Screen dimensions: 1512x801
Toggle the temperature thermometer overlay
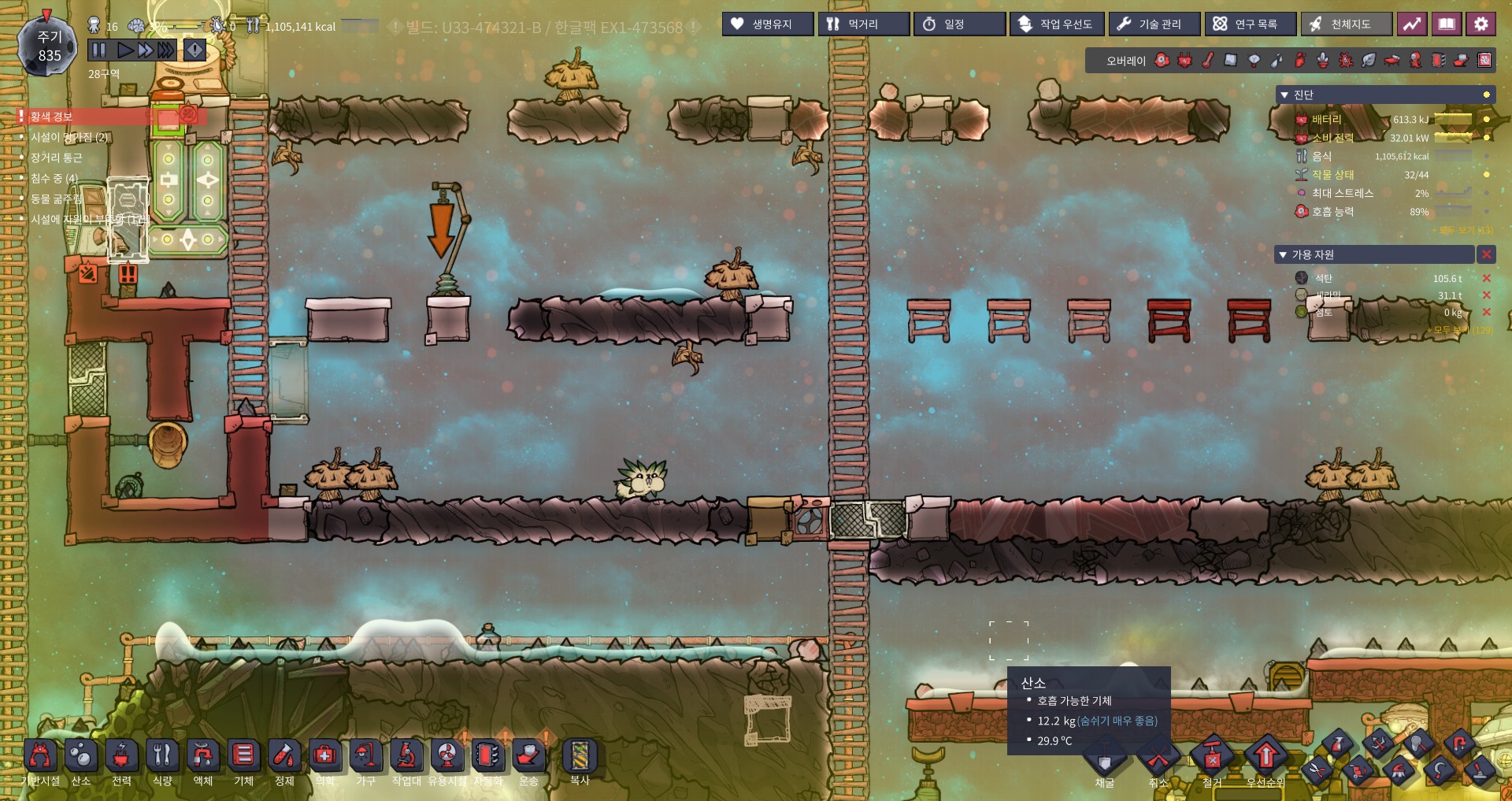pyautogui.click(x=1208, y=60)
